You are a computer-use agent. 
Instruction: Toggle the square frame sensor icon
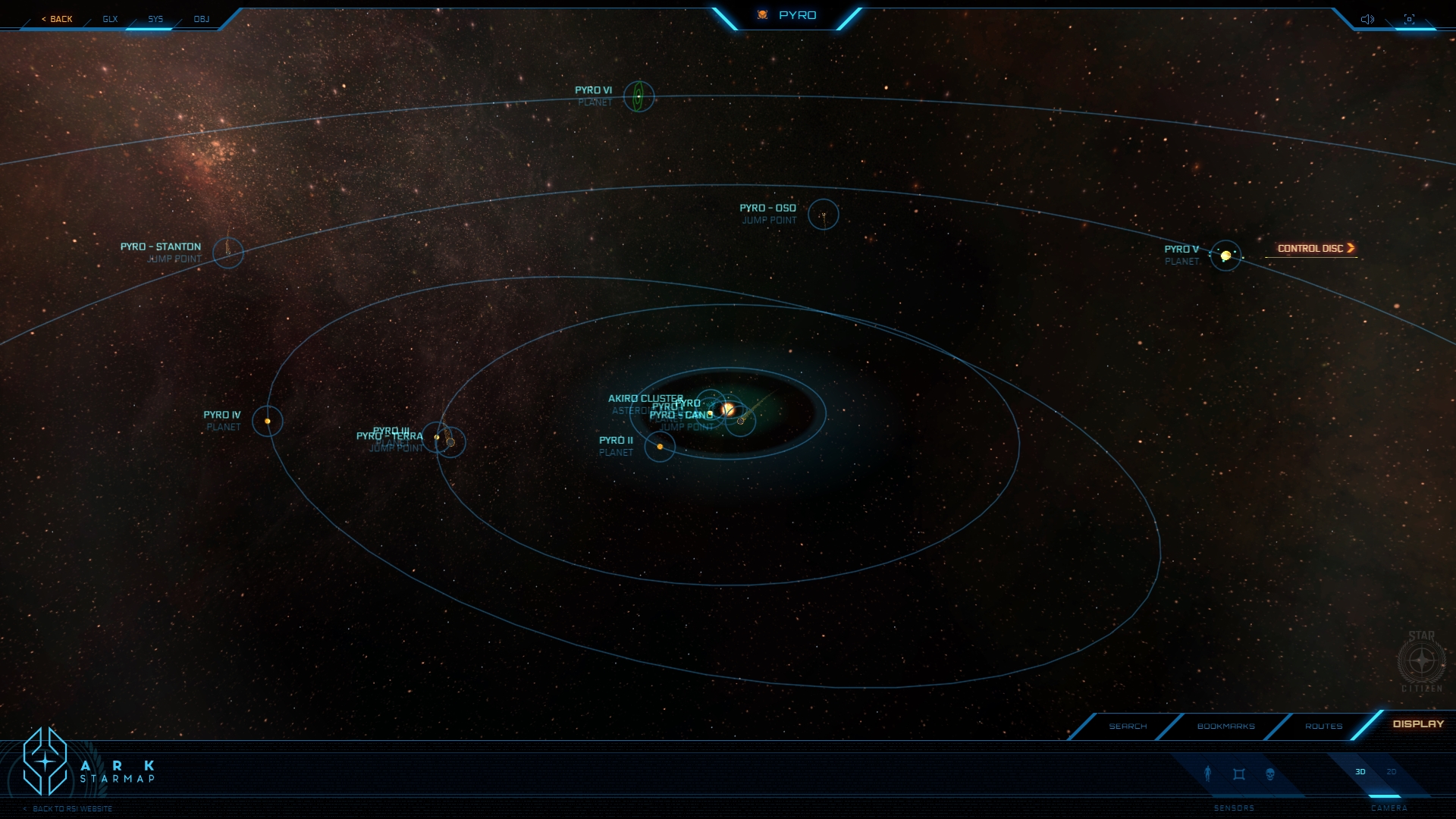click(1239, 774)
